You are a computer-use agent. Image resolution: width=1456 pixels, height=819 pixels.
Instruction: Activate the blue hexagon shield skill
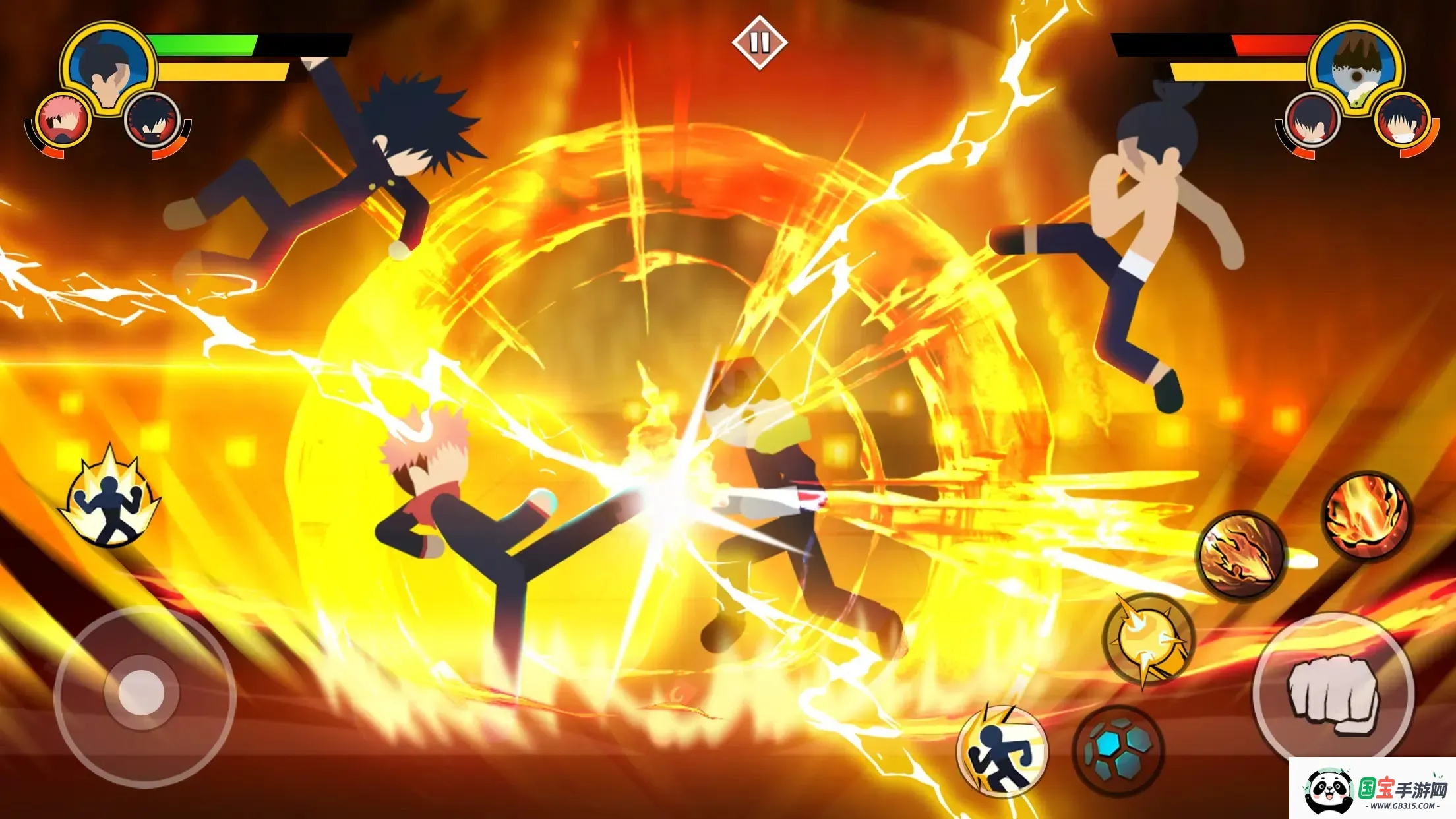click(x=1118, y=749)
